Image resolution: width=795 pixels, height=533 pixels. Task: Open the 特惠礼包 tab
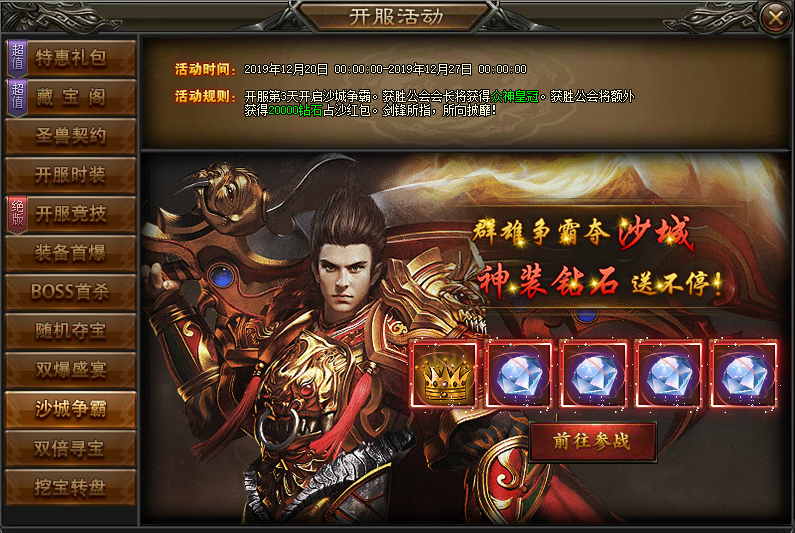(70, 58)
